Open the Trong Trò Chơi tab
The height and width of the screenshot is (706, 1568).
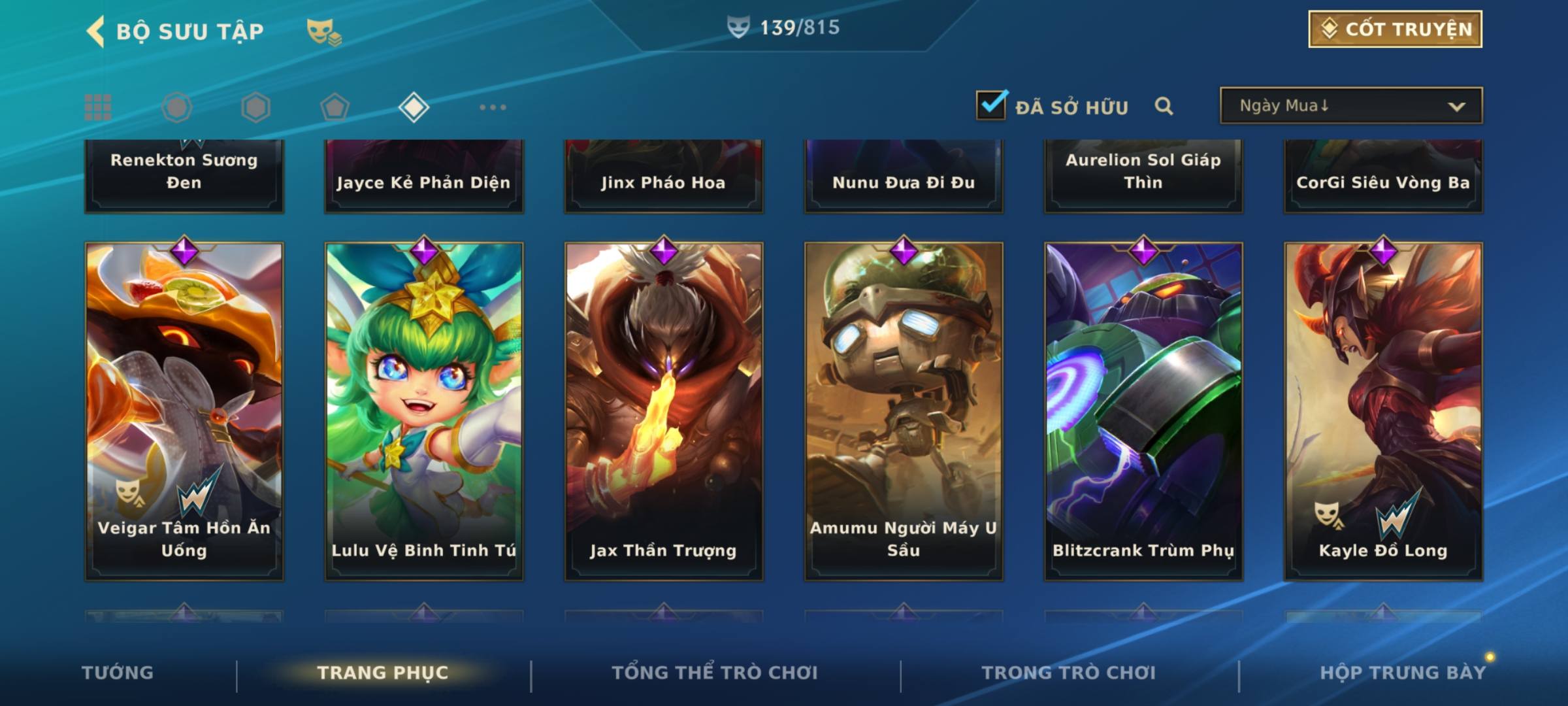click(x=1069, y=673)
